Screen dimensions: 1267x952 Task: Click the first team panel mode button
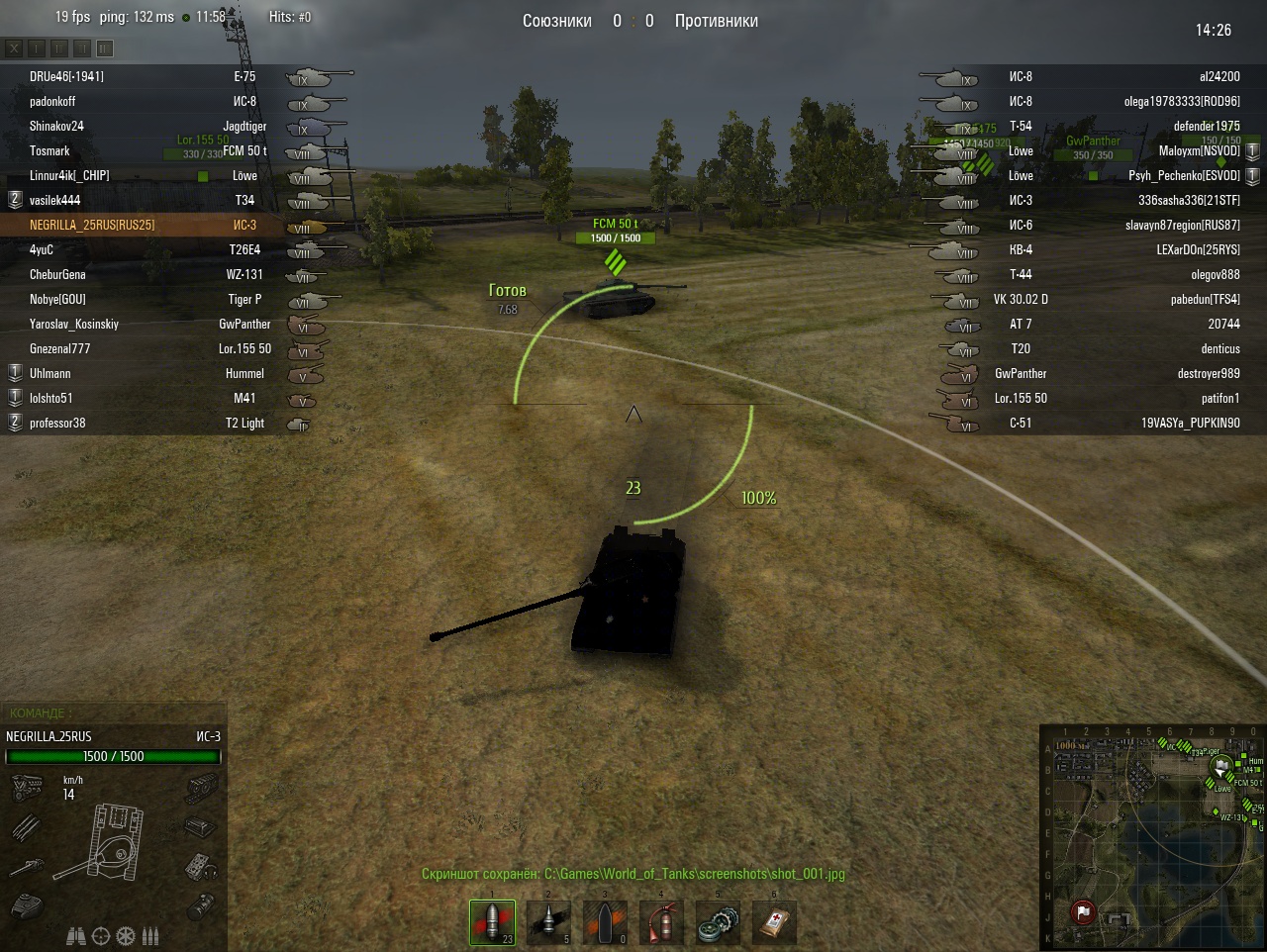[x=14, y=48]
